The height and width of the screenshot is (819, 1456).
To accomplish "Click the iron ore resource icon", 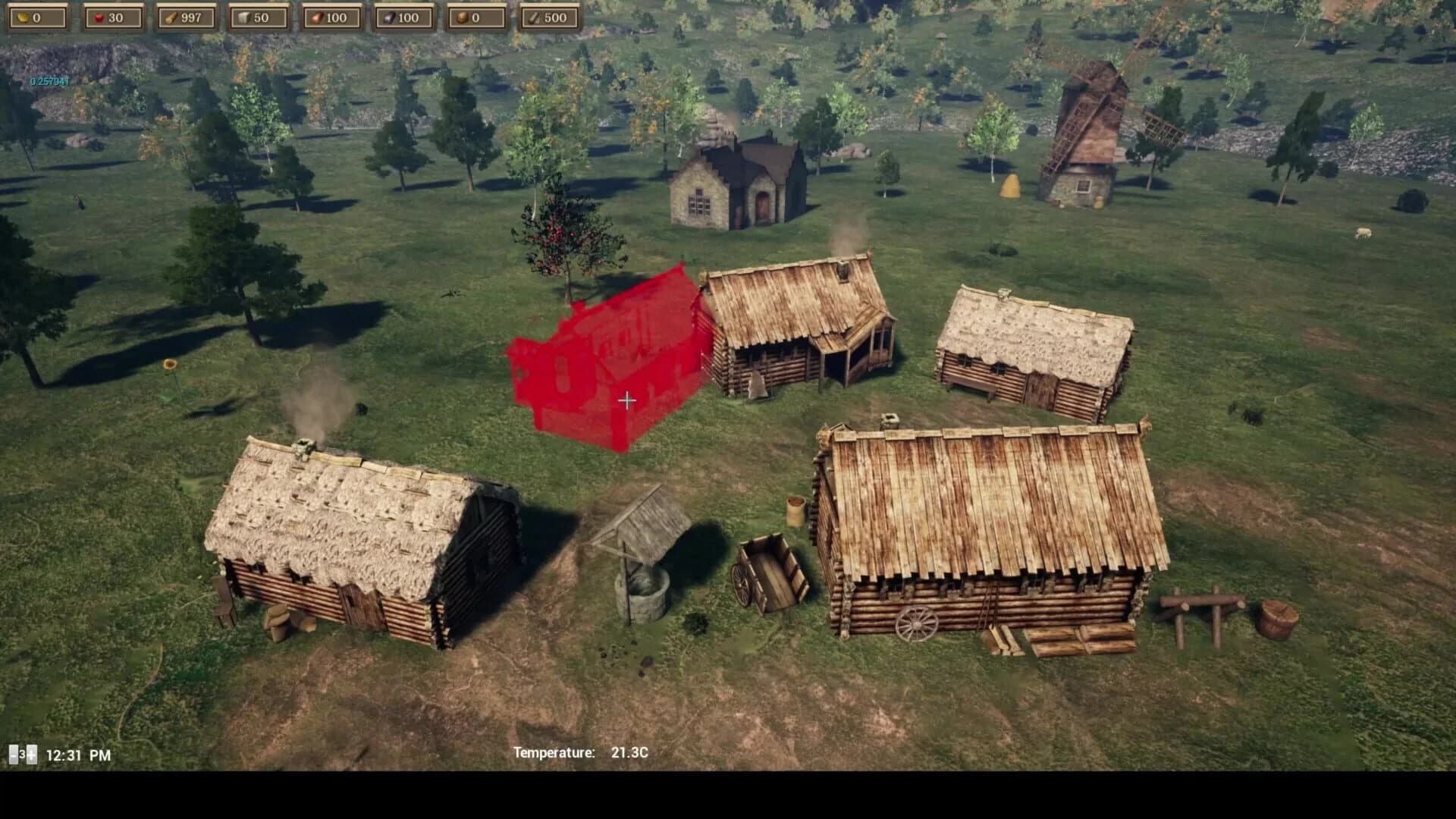I will tap(389, 17).
